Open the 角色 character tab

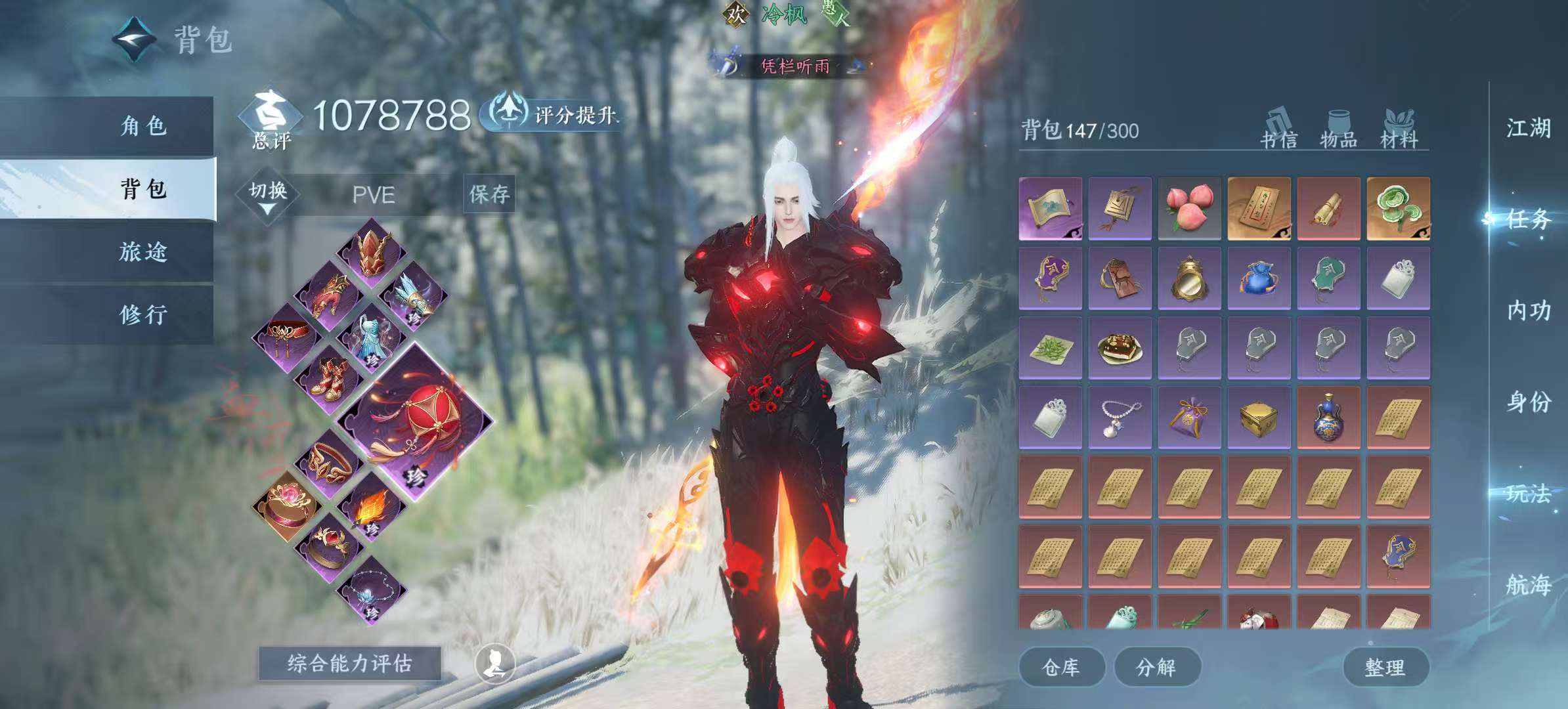[143, 126]
